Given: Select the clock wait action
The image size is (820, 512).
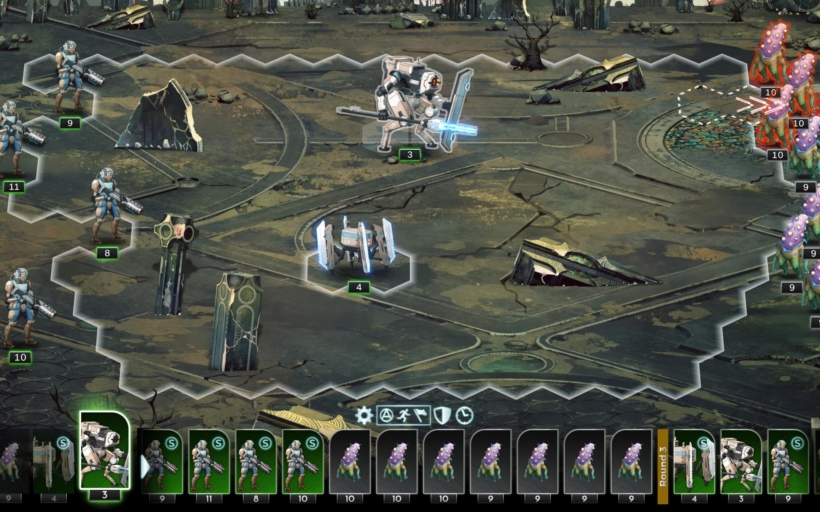Looking at the screenshot, I should (465, 415).
